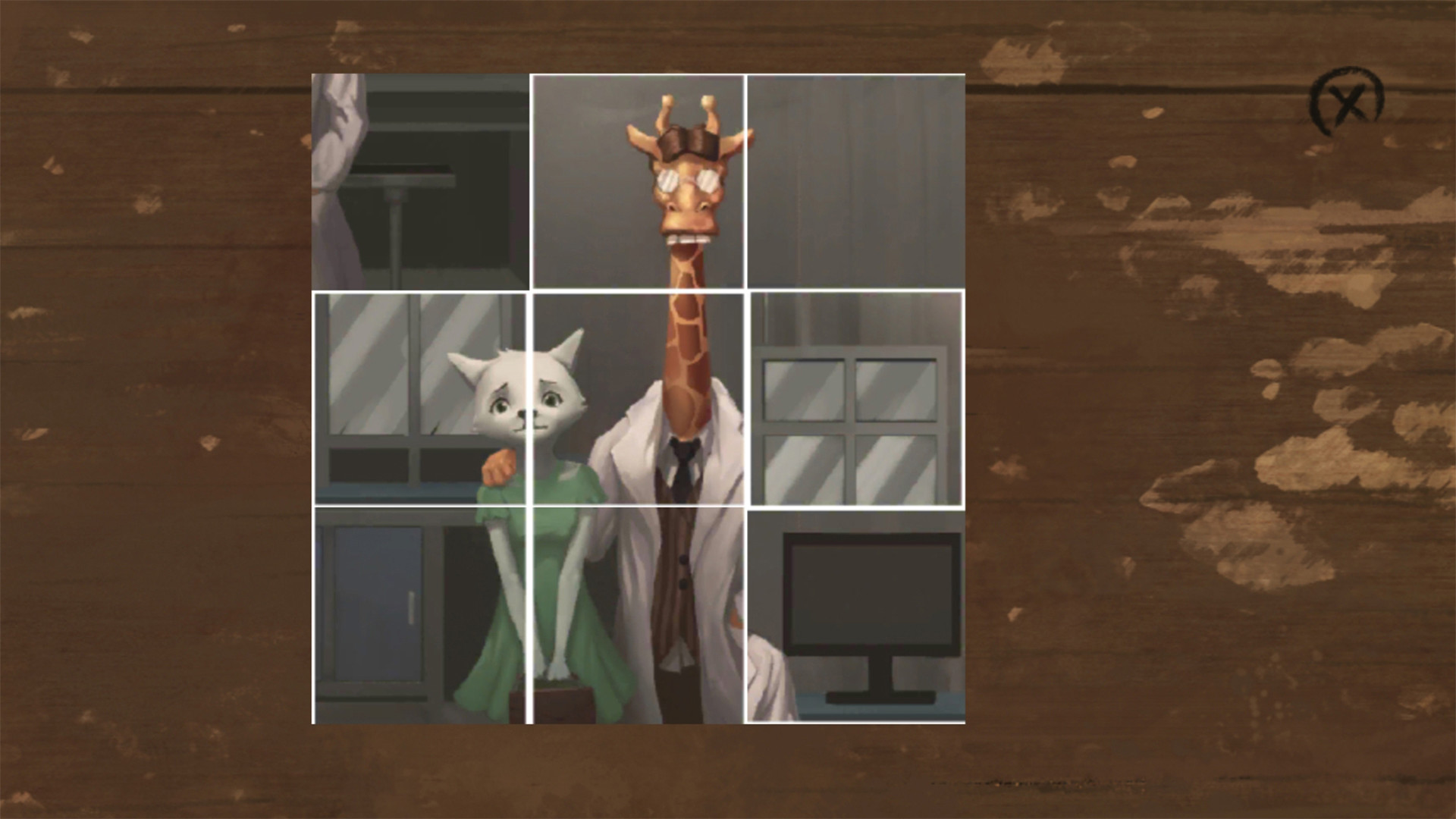The width and height of the screenshot is (1456, 819).
Task: Select the green dress and blue cabinet tile
Action: (x=420, y=616)
